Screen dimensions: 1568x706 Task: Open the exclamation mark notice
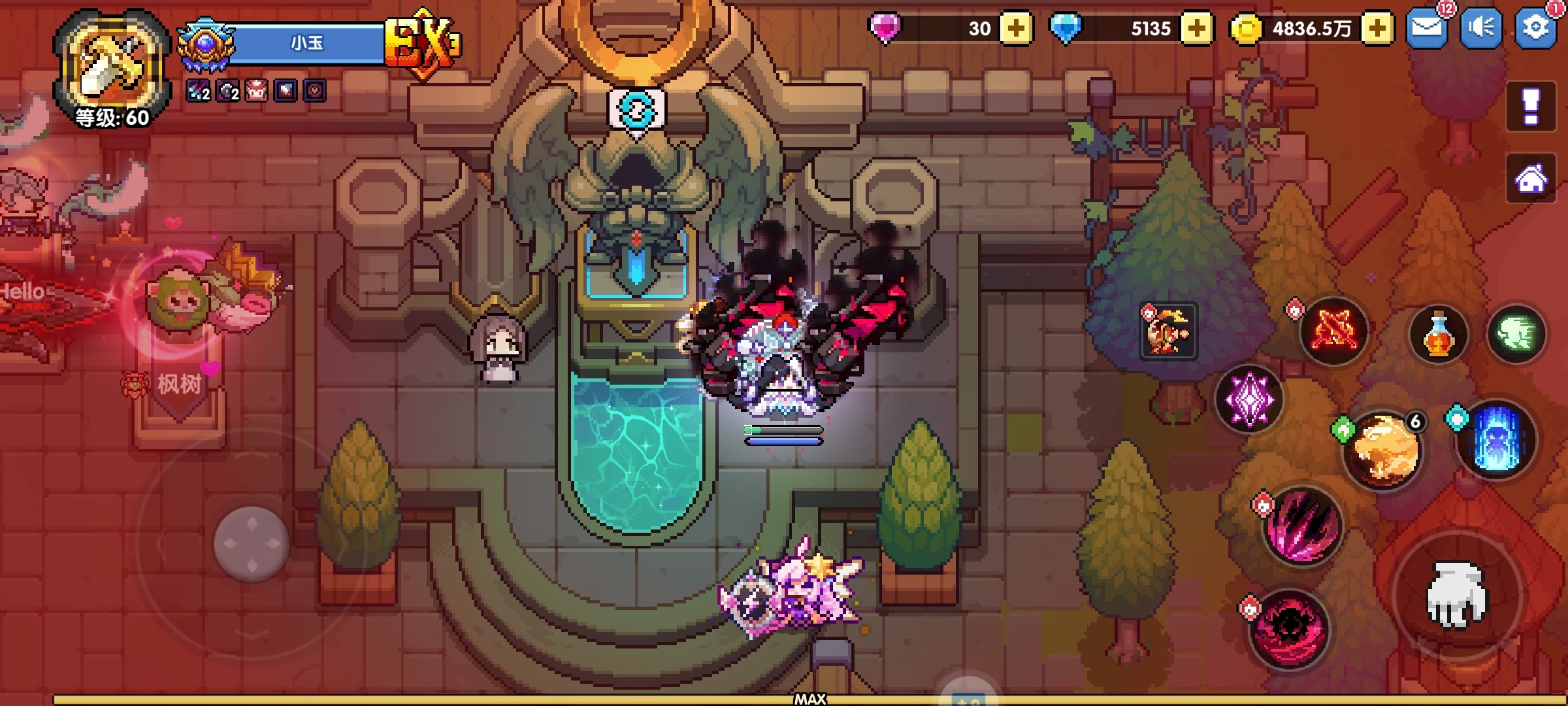coord(1531,107)
